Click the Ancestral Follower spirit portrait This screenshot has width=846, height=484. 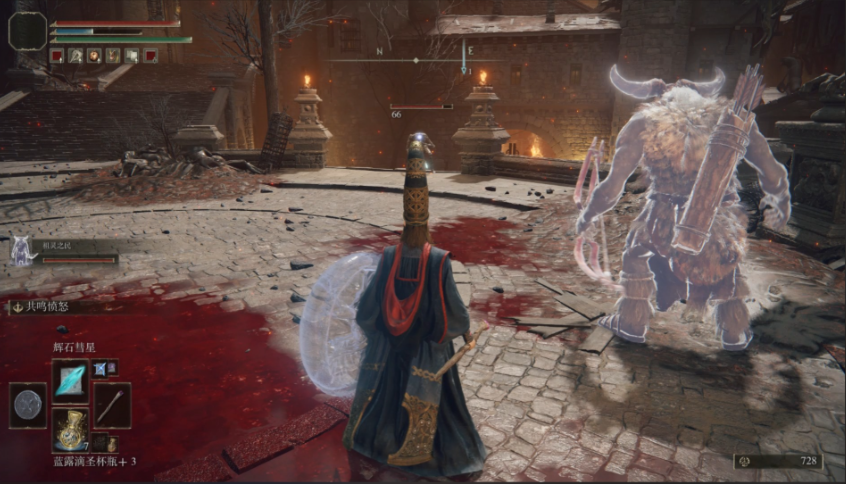click(x=20, y=251)
